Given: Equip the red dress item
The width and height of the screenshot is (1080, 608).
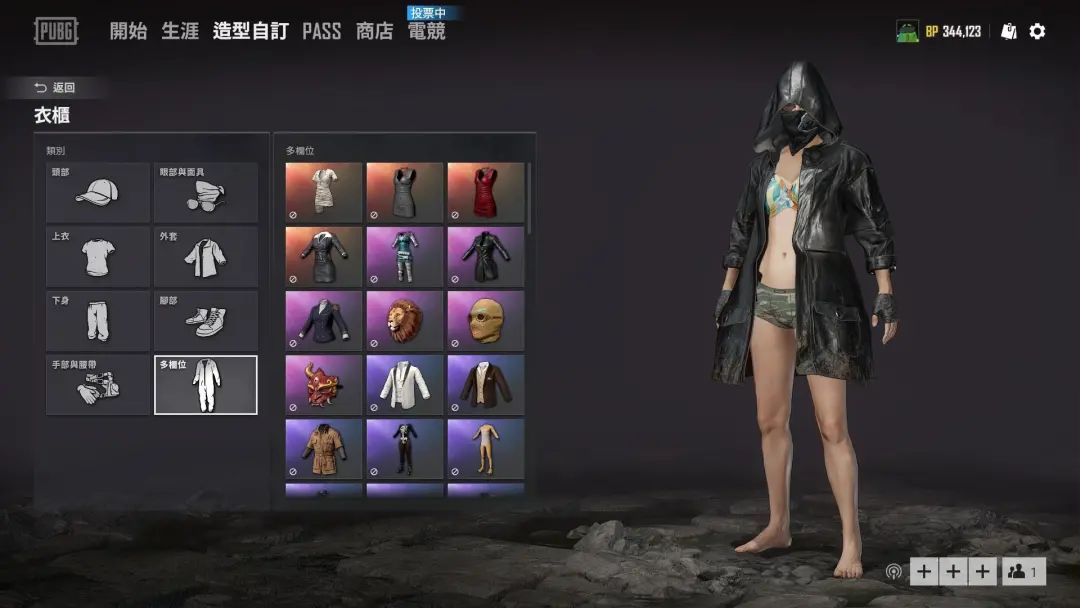Looking at the screenshot, I should [486, 192].
